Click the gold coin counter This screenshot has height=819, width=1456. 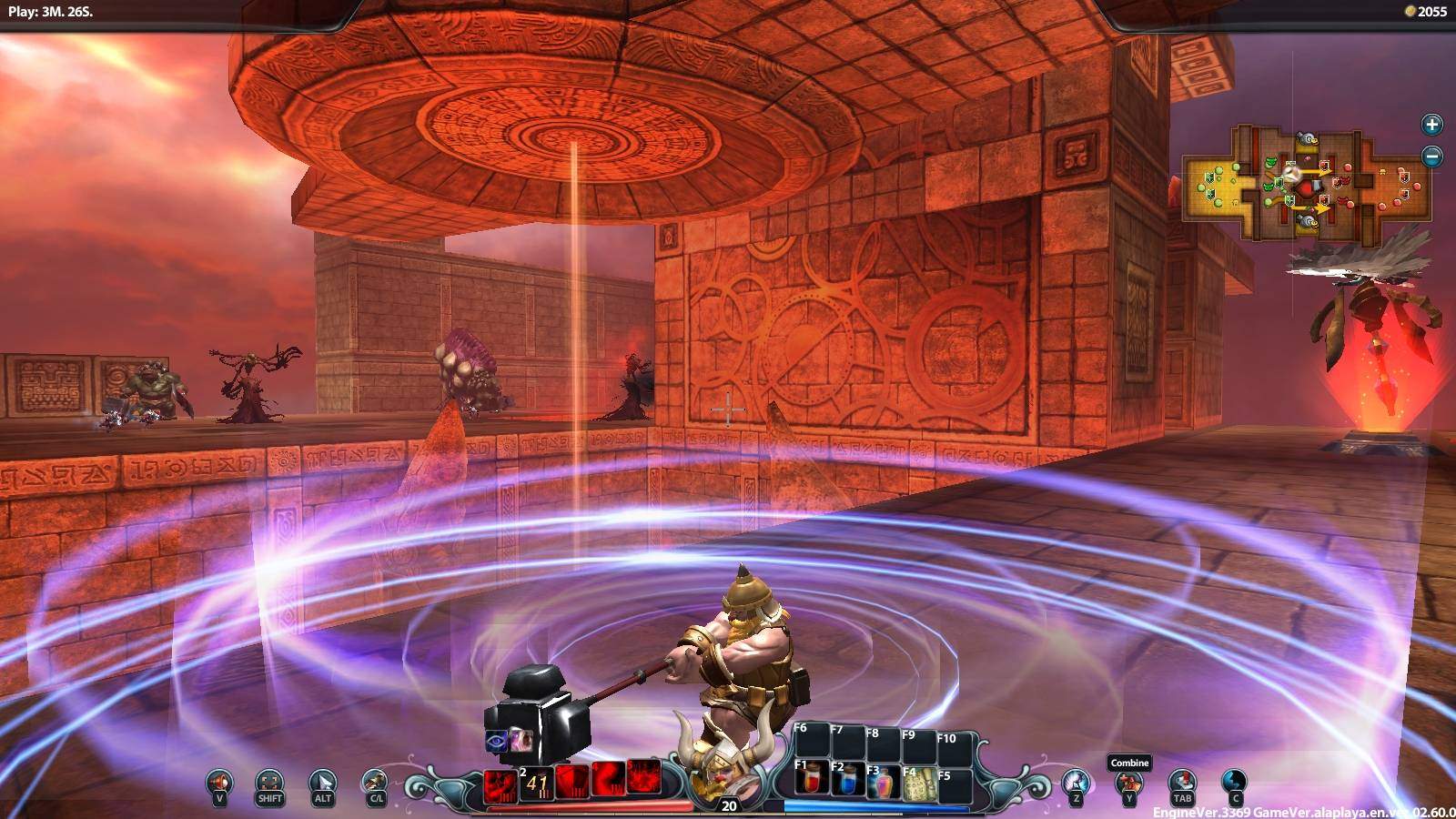coord(1425,12)
